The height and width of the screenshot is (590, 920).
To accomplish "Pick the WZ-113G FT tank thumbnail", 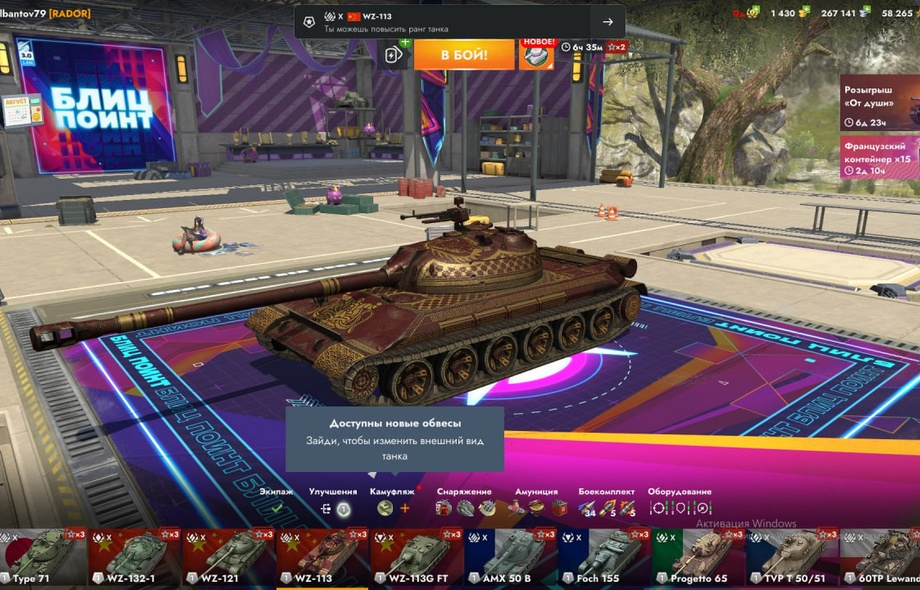I will click(x=417, y=557).
